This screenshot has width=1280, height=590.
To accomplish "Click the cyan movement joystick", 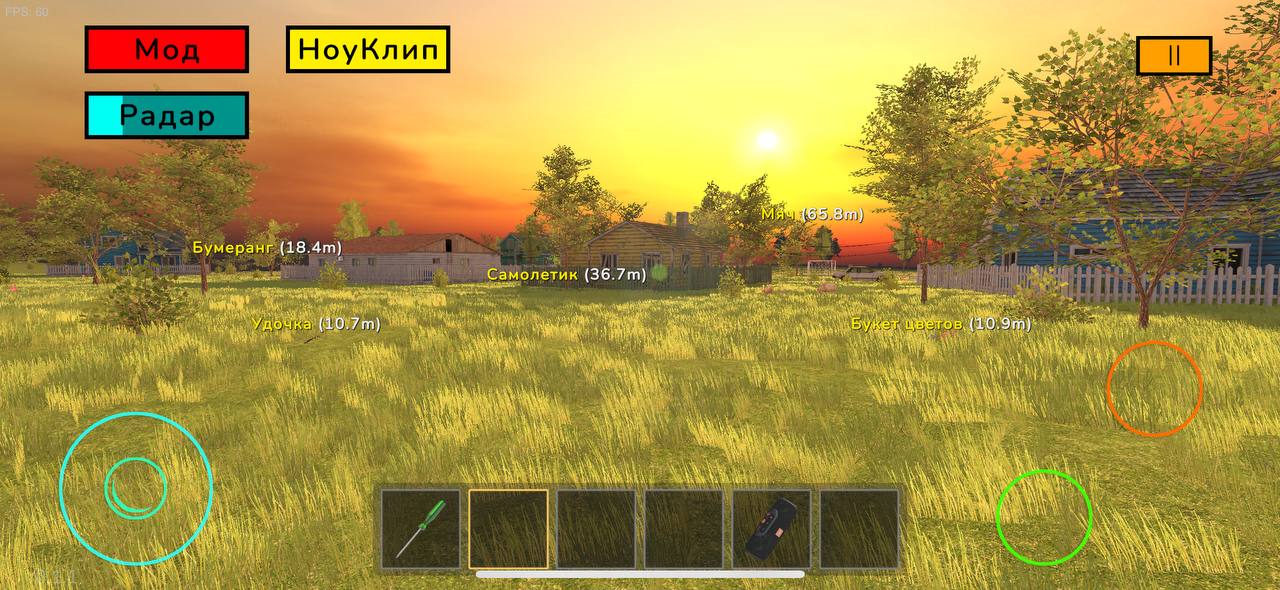I will pos(136,488).
